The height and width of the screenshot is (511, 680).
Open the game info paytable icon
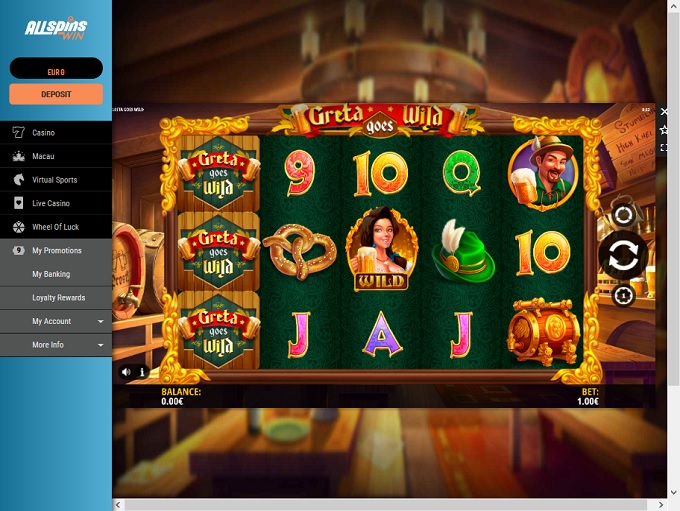142,372
